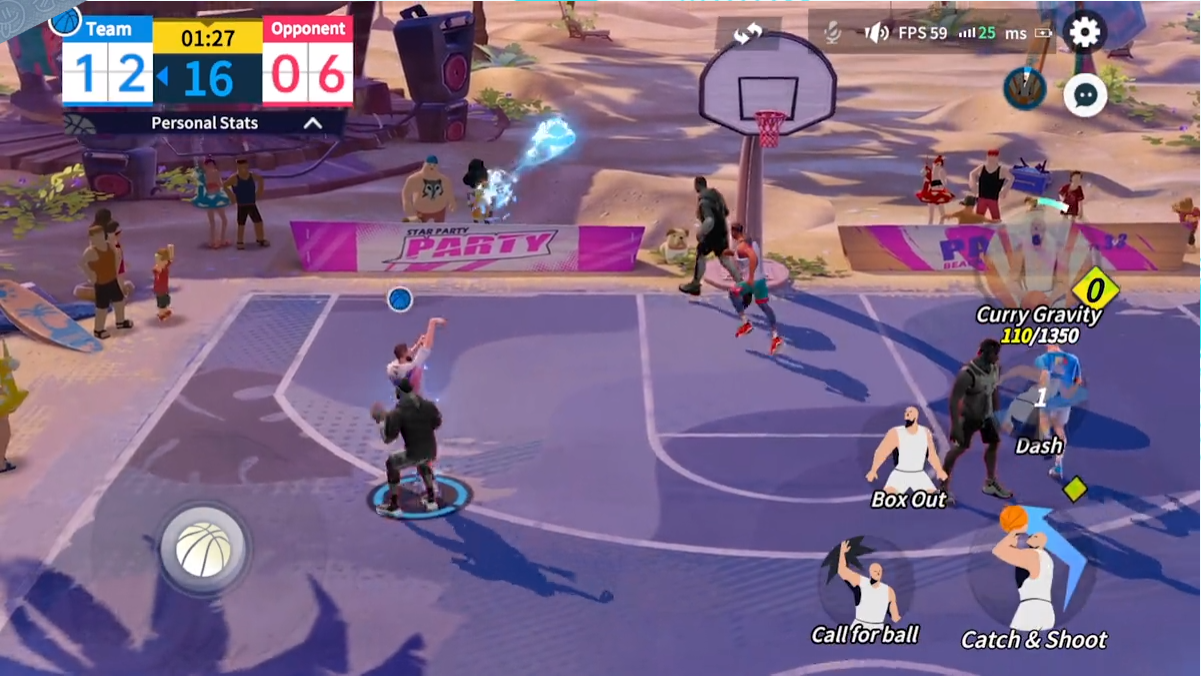The width and height of the screenshot is (1201, 676).
Task: Tap the round emblem beside chat
Action: click(1025, 89)
